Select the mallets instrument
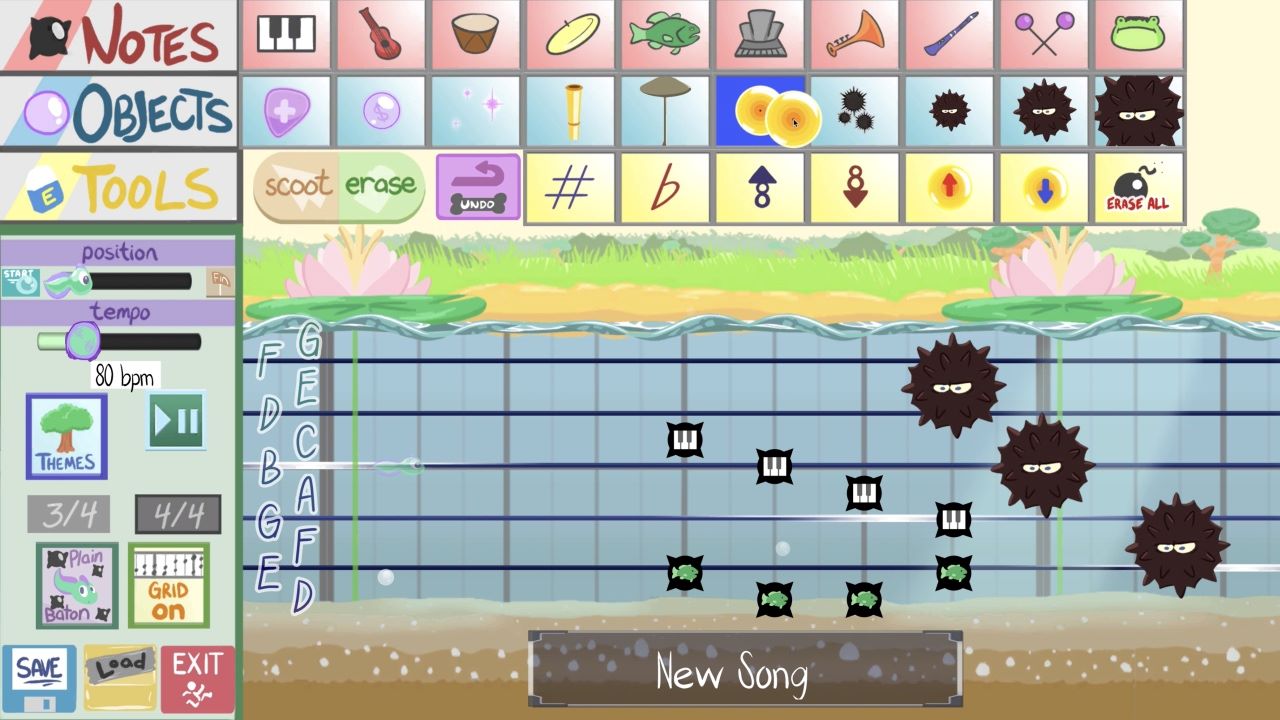This screenshot has height=720, width=1280. click(x=1044, y=36)
